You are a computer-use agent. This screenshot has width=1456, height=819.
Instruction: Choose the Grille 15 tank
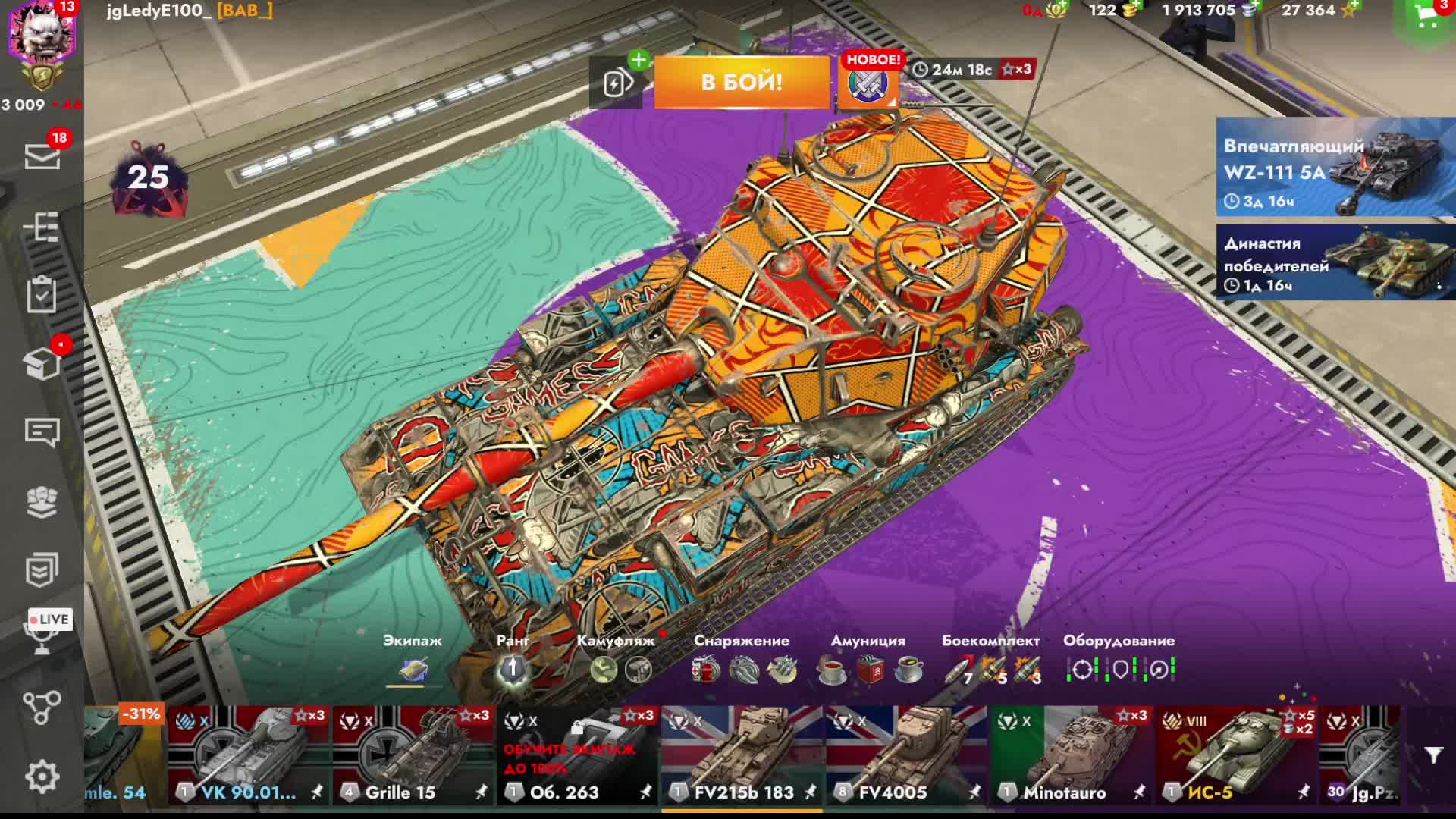(x=413, y=755)
